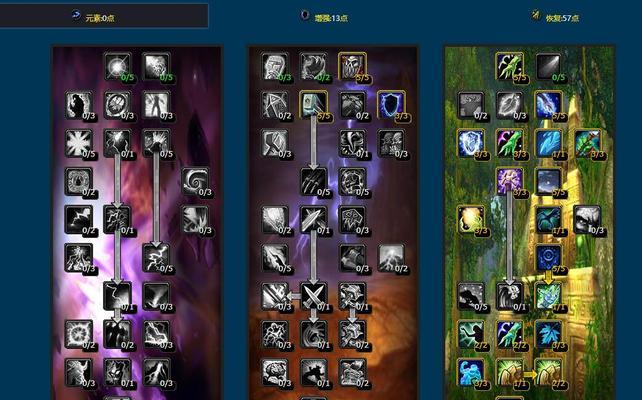Screen dimensions: 642x400
Task: Select the gold-bordered 5/5 talent atop Enhancement
Action: tap(352, 66)
